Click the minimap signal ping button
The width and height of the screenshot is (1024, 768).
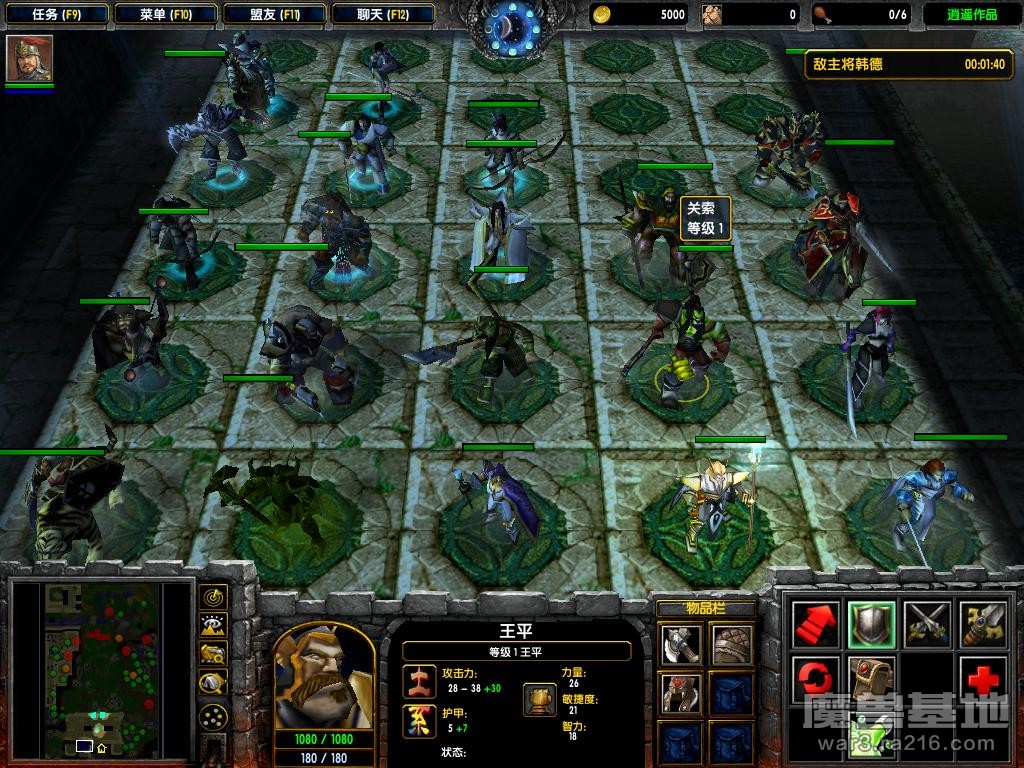213,597
